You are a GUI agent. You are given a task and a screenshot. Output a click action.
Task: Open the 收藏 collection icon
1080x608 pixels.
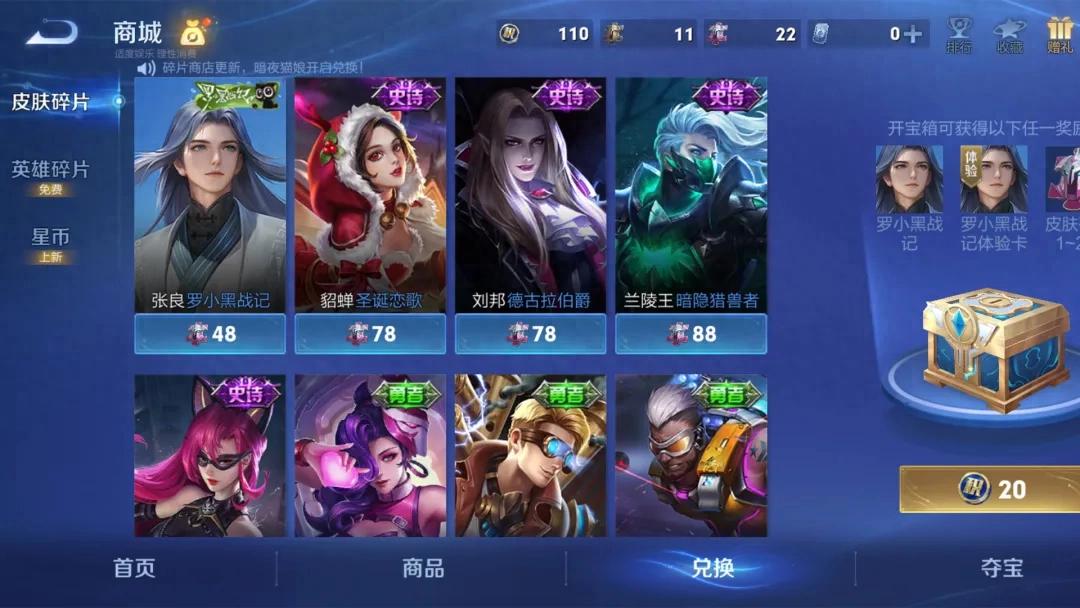coord(1010,34)
